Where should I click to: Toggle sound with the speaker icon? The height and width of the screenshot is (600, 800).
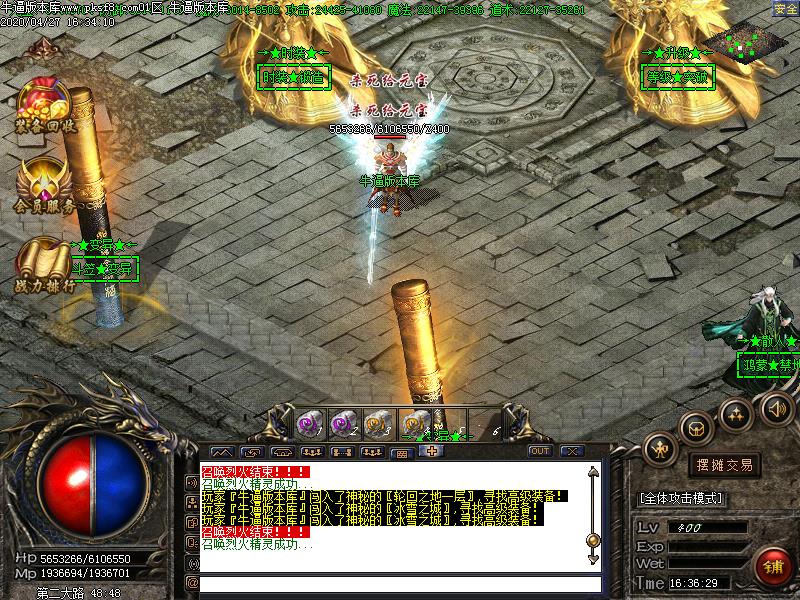[x=776, y=408]
